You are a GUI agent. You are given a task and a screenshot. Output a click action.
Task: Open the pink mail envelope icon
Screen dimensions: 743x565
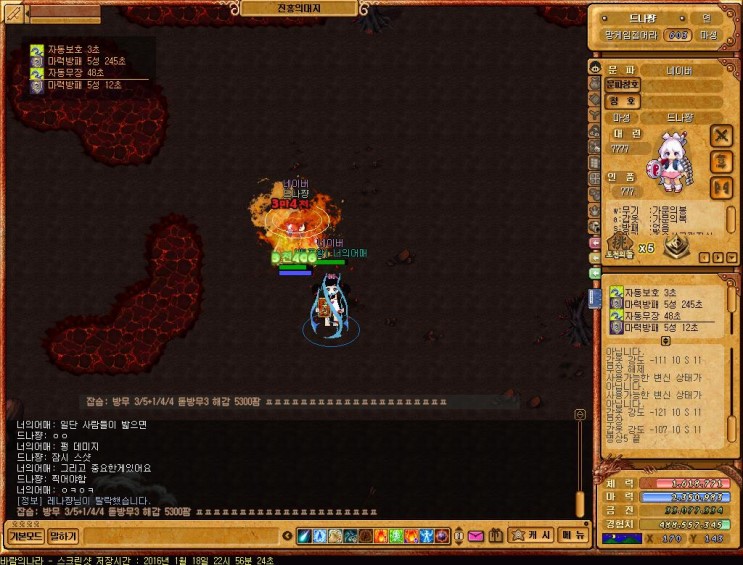pos(476,537)
